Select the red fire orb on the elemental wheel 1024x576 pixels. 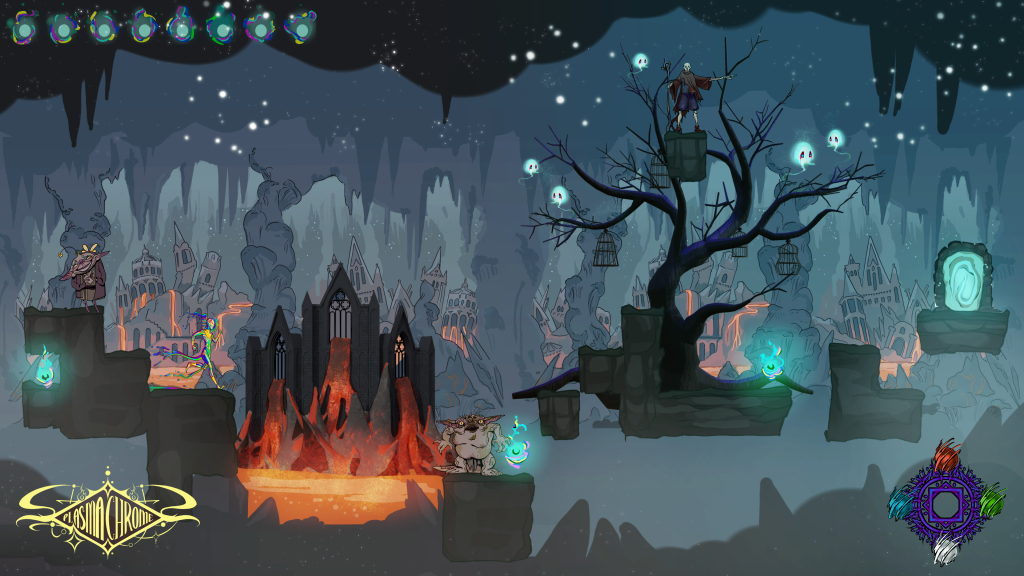(945, 458)
